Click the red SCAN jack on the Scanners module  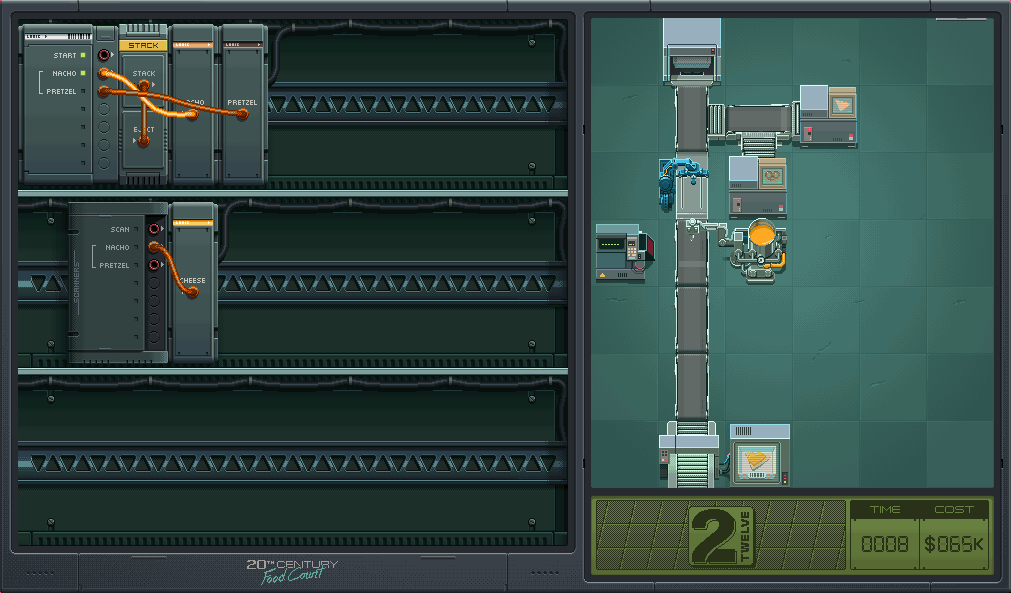pos(154,229)
